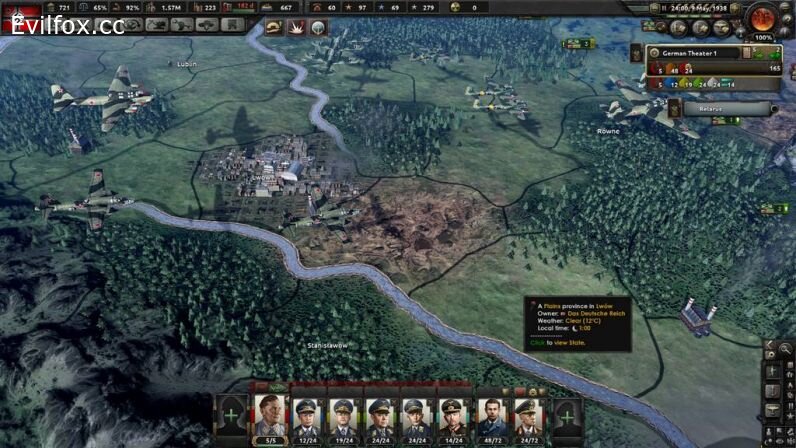Screen dimensions: 796x448
Task: Select the field marshal with 5/5 armies
Action: [x=269, y=417]
